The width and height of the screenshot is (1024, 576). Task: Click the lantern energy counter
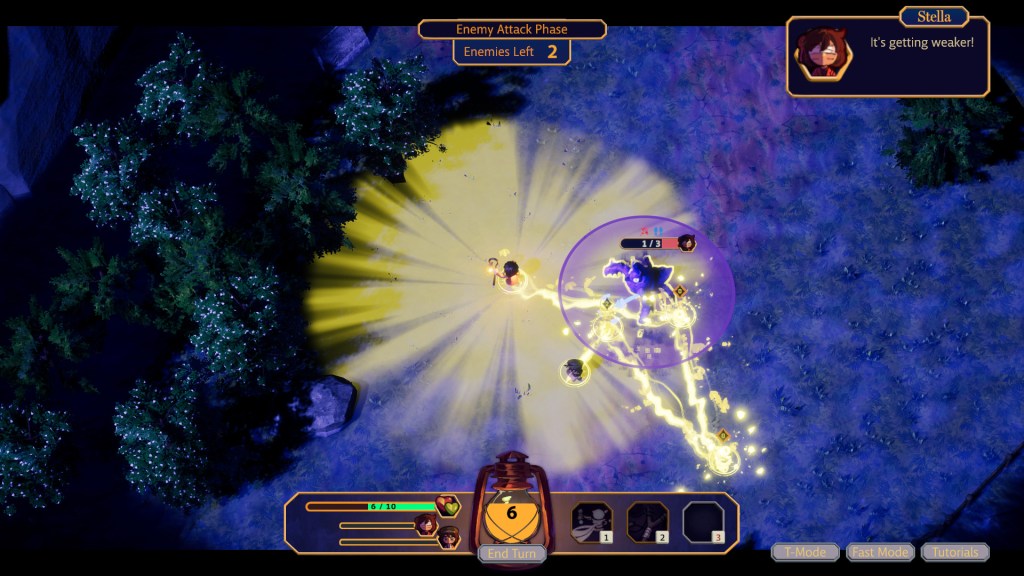coord(511,514)
